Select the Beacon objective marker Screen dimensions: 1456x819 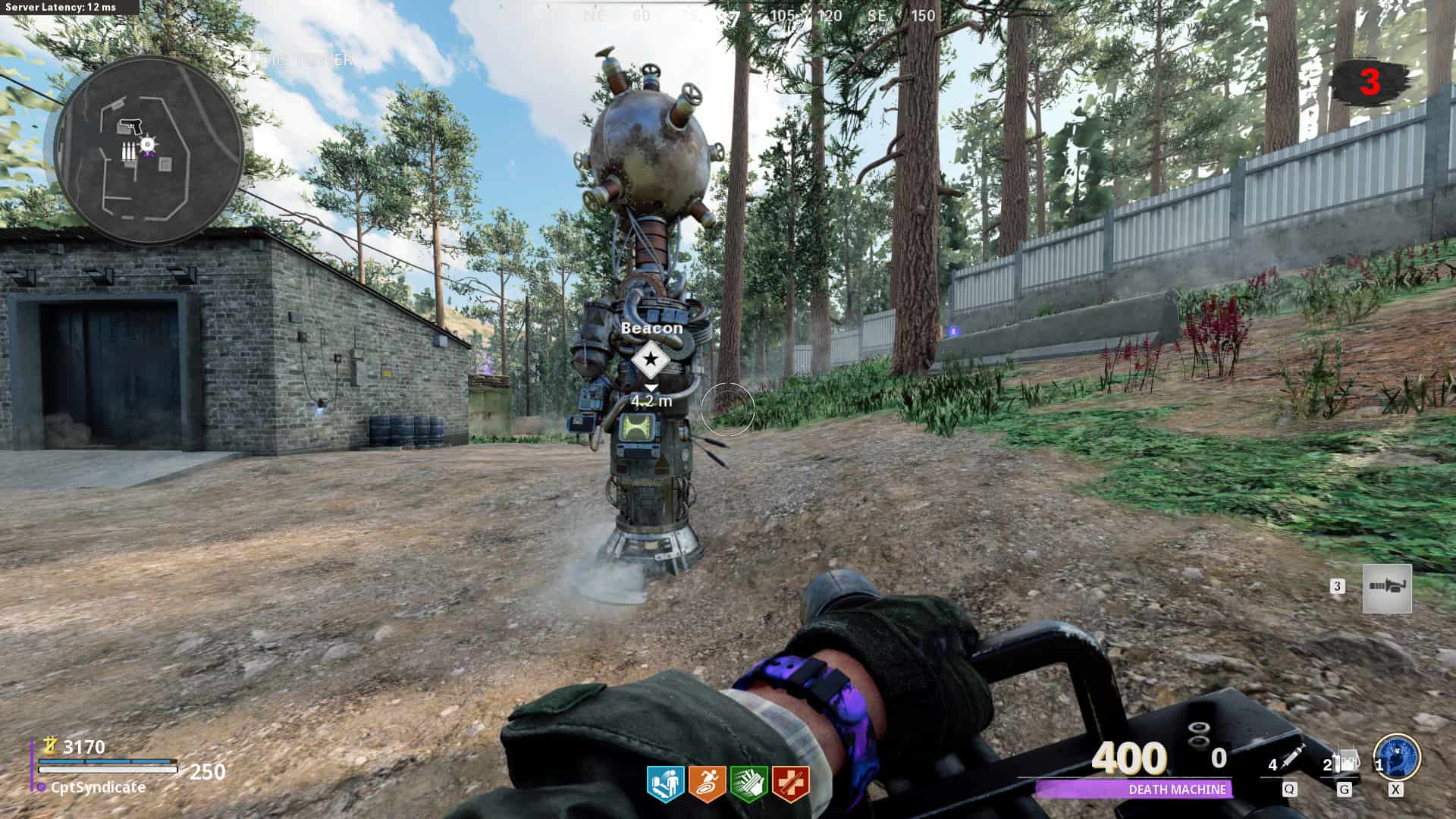point(651,360)
